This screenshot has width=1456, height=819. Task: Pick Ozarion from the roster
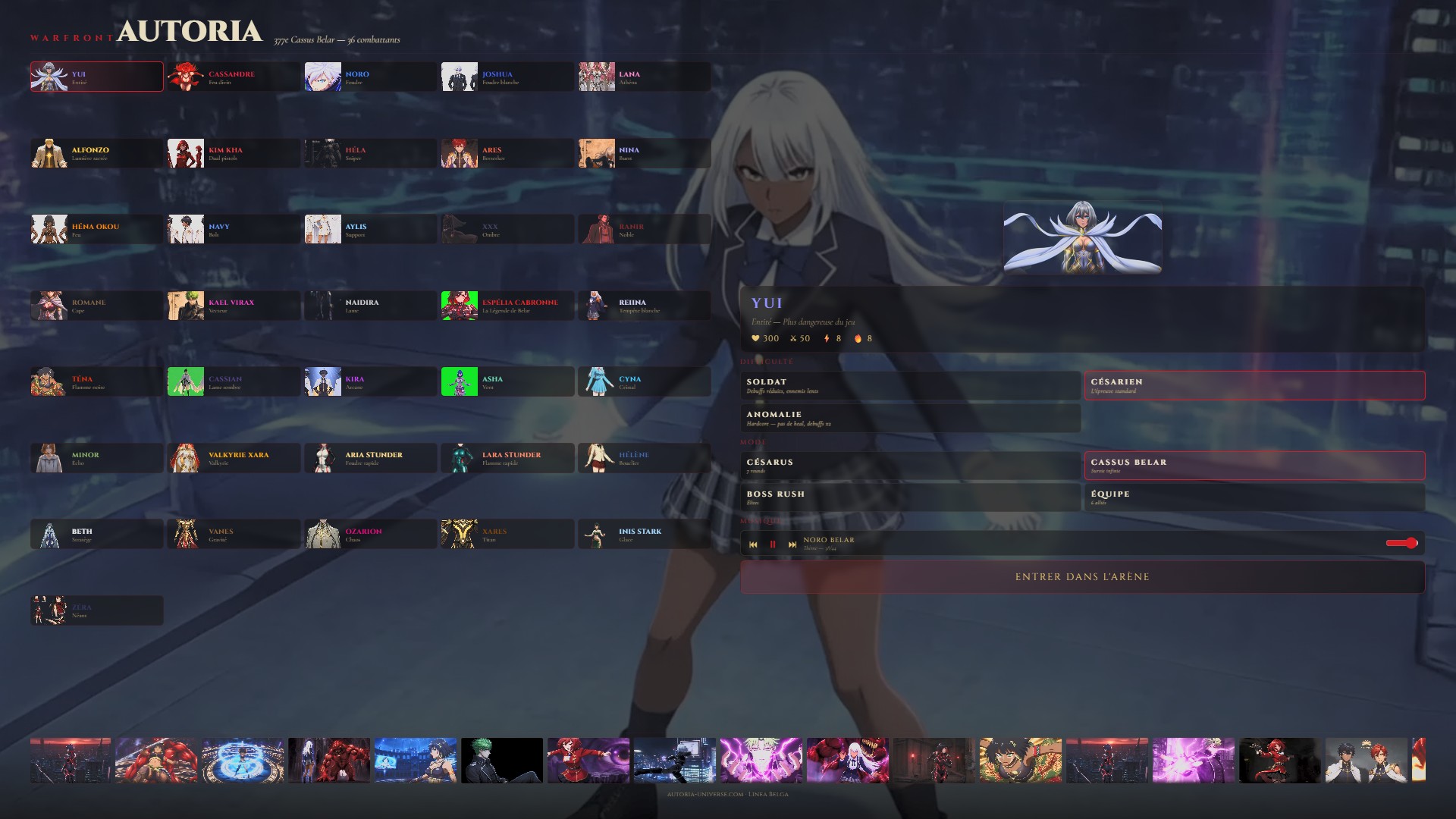click(370, 535)
